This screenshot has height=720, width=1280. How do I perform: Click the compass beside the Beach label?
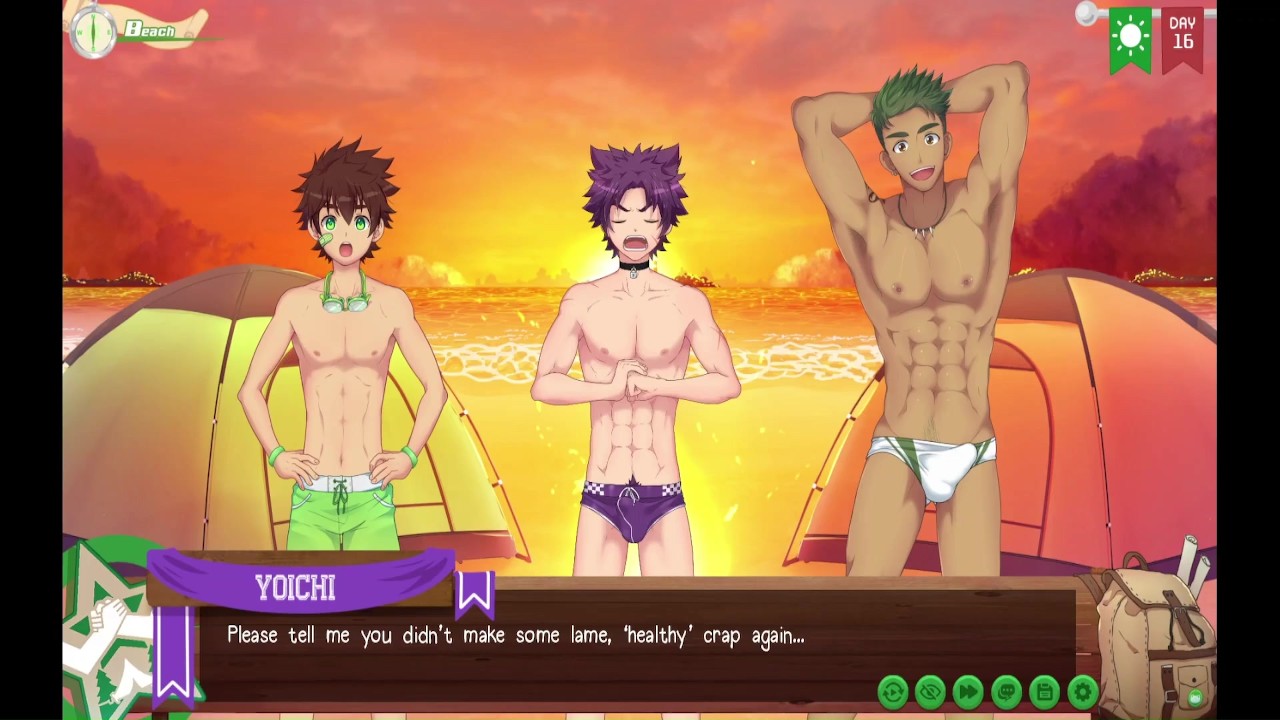93,31
